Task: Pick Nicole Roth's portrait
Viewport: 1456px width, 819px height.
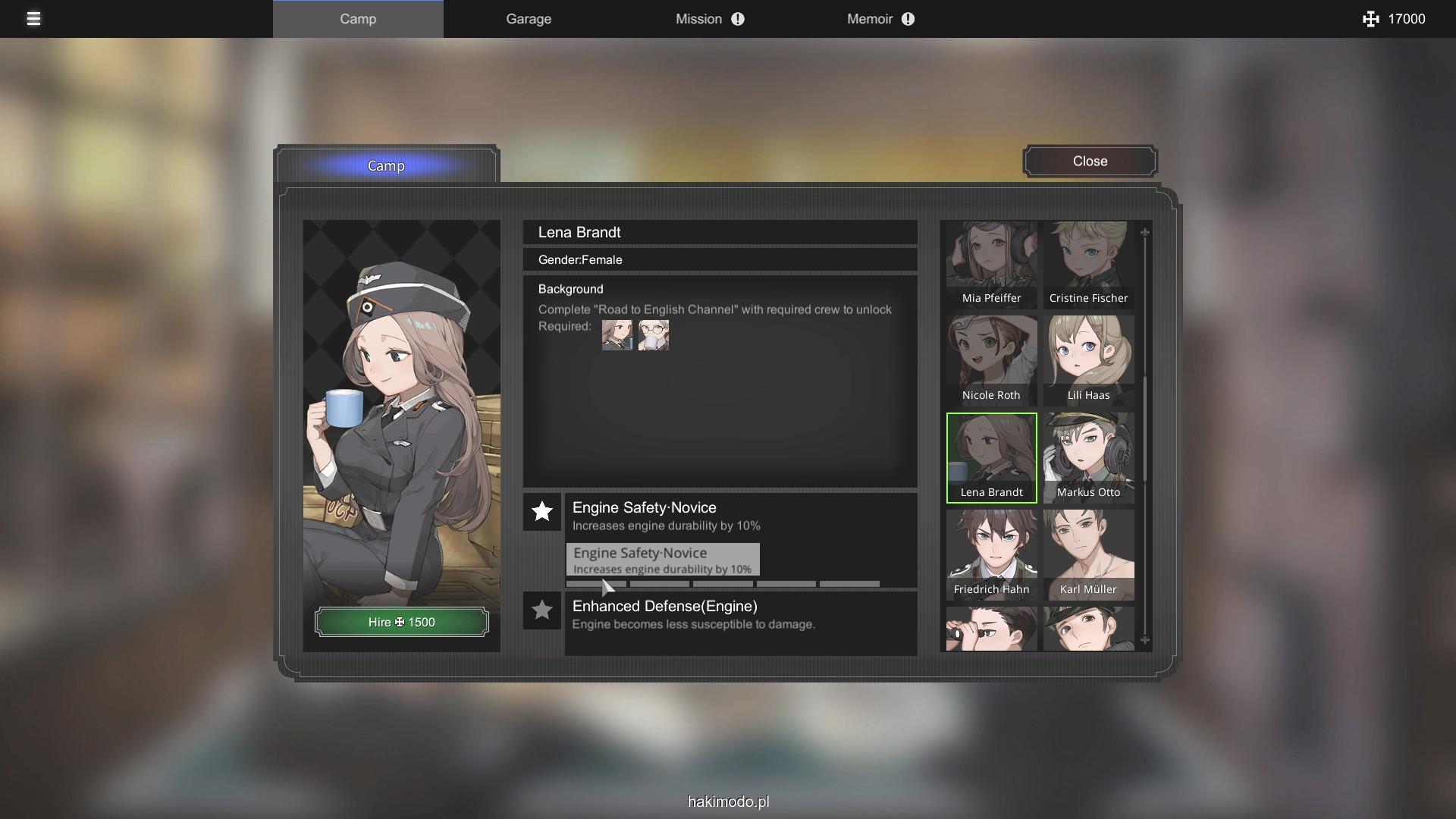Action: (x=991, y=361)
